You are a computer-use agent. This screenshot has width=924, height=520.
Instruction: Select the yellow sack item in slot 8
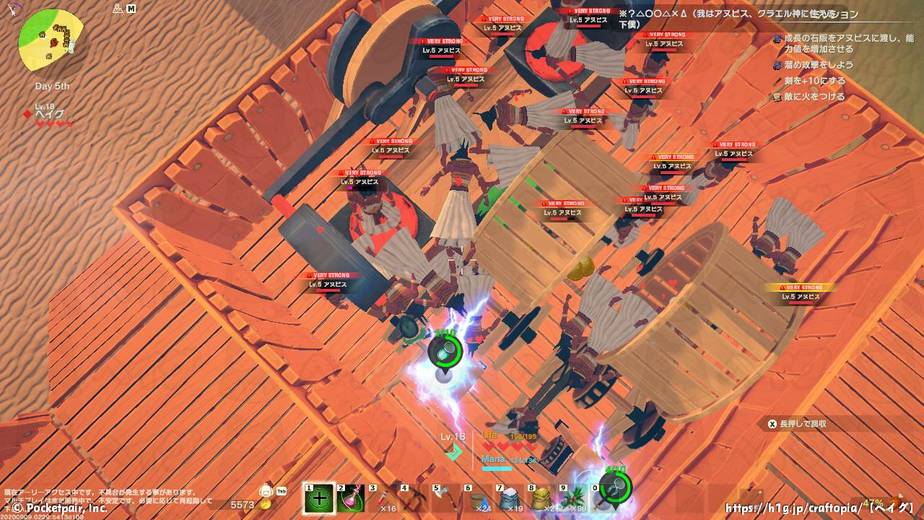[x=545, y=498]
